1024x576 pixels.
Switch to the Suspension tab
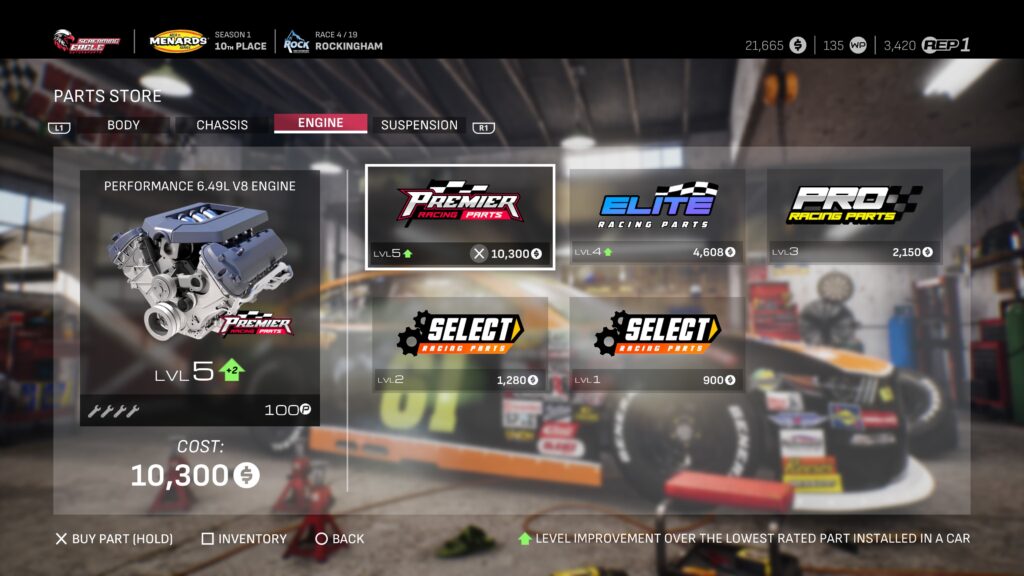(419, 125)
